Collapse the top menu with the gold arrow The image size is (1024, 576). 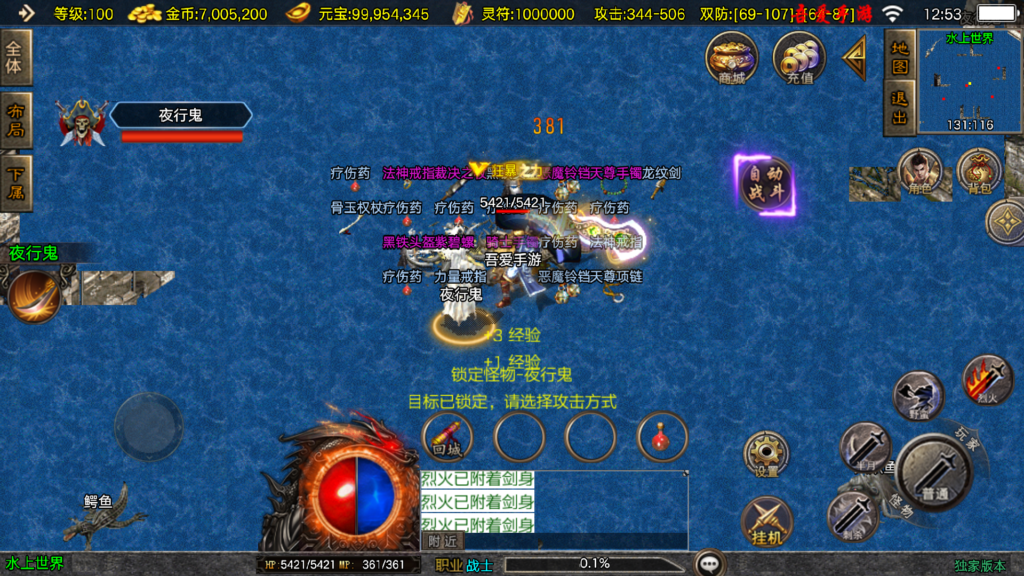pos(854,58)
